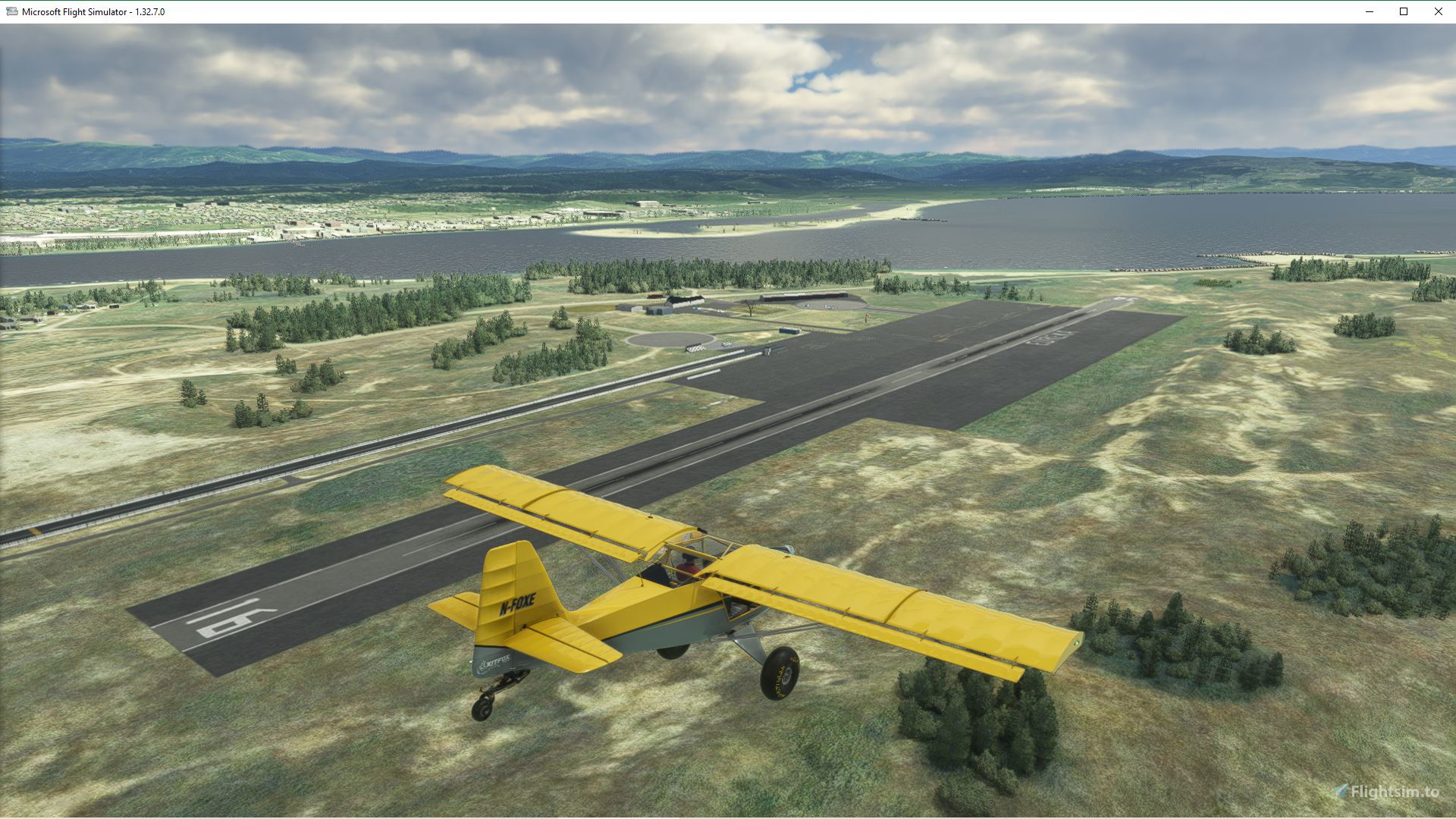Click the Flightsim.to paper plane logo icon

coord(1339,790)
